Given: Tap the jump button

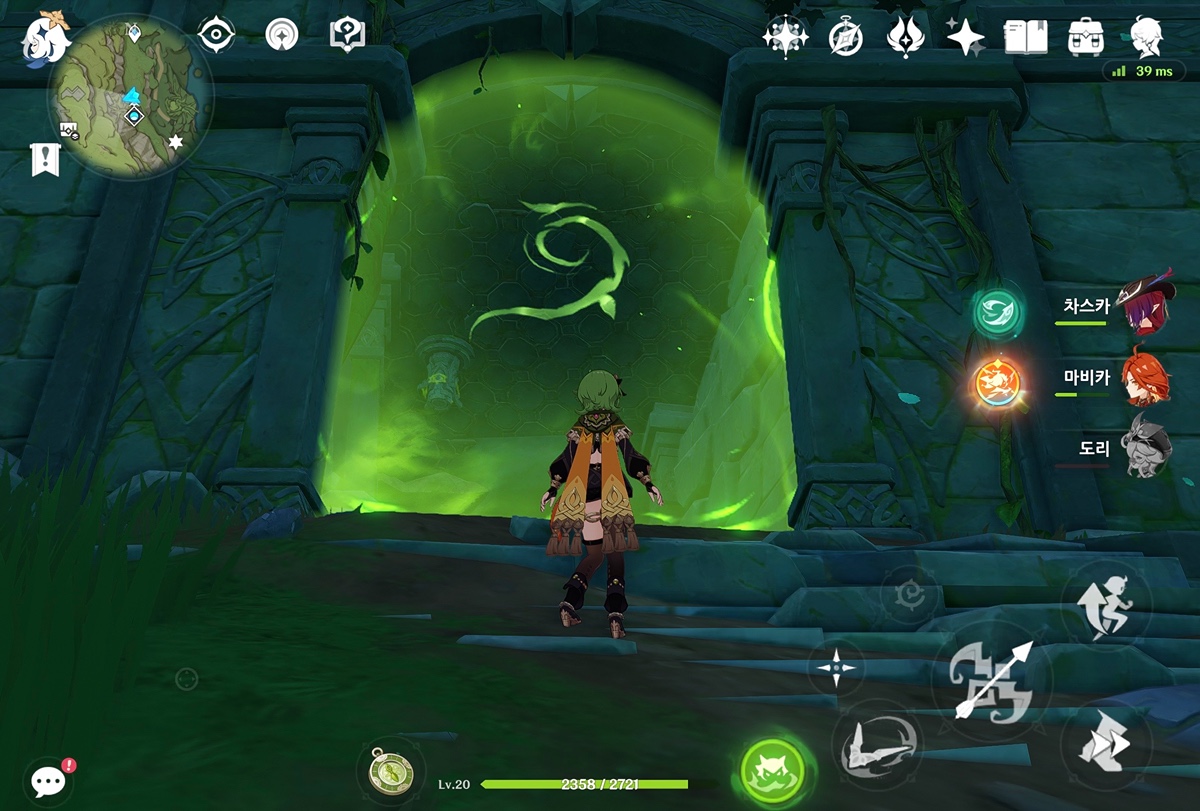Looking at the screenshot, I should (x=1106, y=605).
